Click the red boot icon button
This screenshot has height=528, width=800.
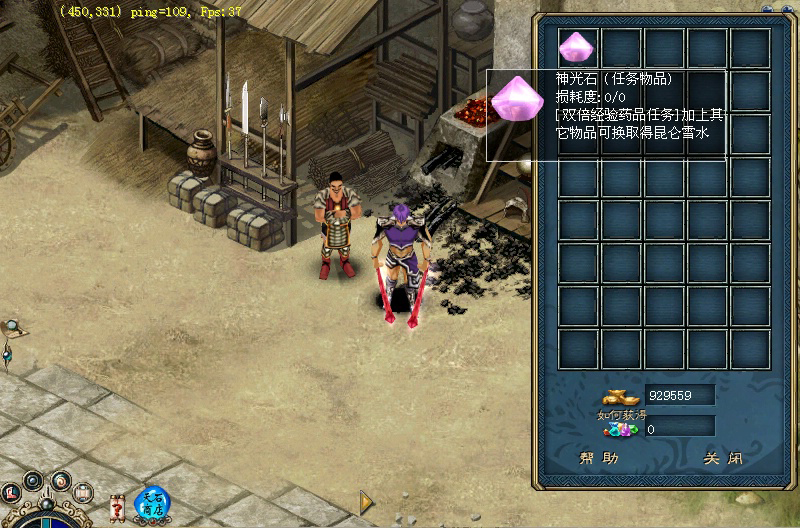pyautogui.click(x=12, y=492)
